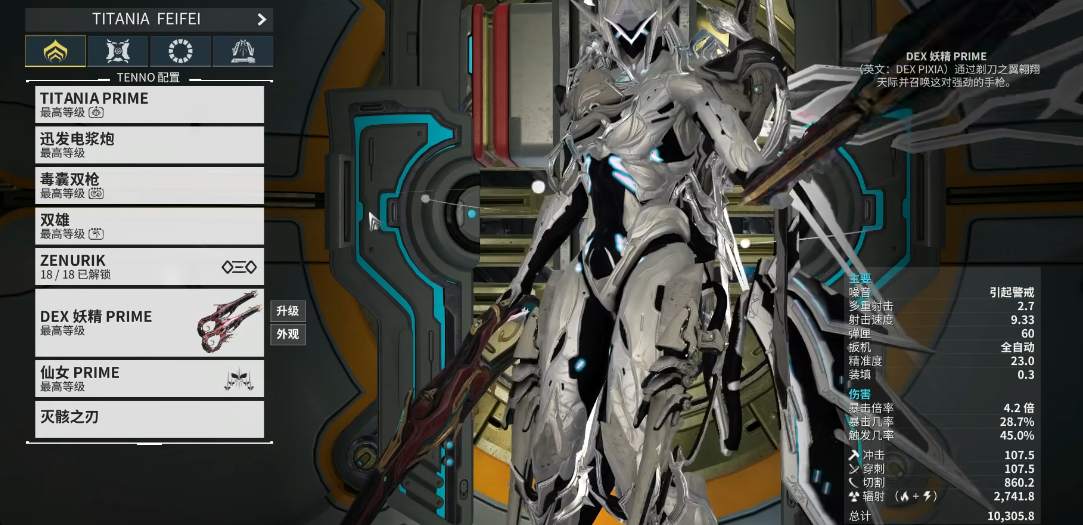Open the segmented ring icon tab
This screenshot has width=1083, height=525.
coord(180,51)
